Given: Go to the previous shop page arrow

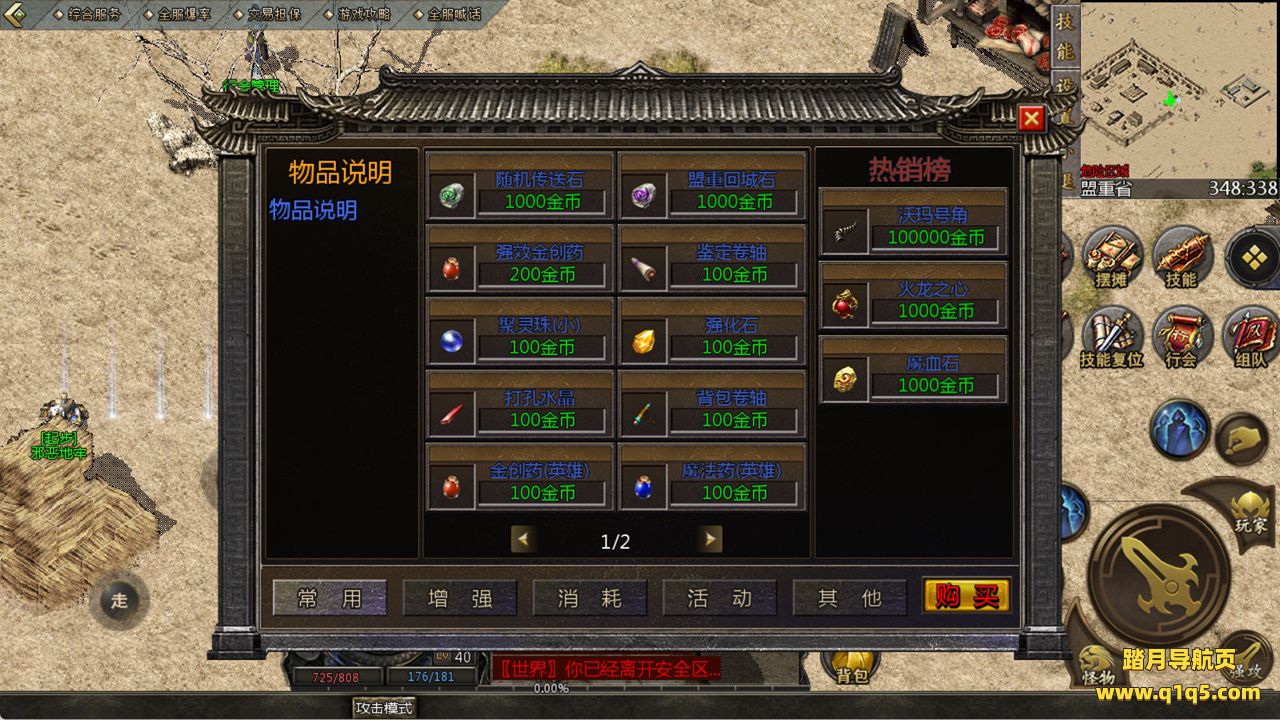Looking at the screenshot, I should pyautogui.click(x=522, y=540).
